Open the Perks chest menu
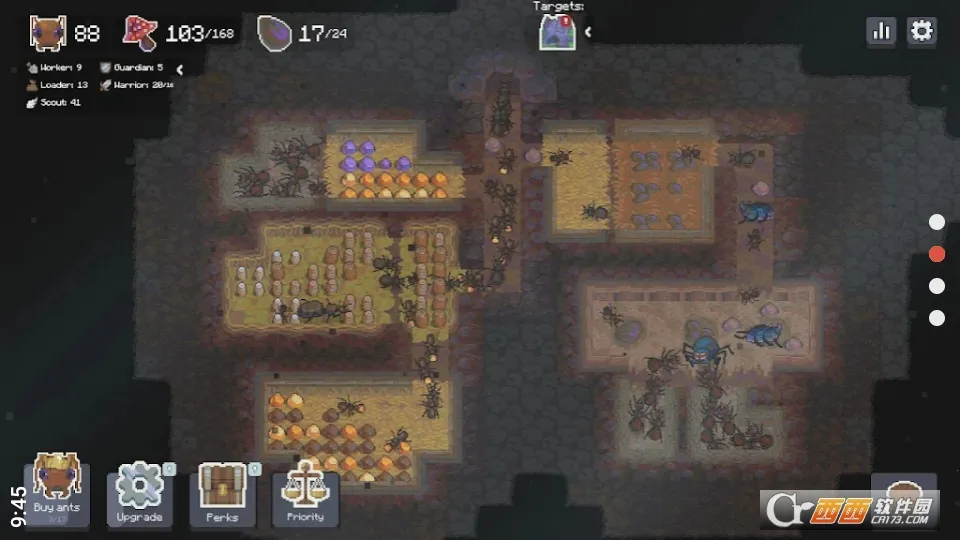 pos(222,494)
